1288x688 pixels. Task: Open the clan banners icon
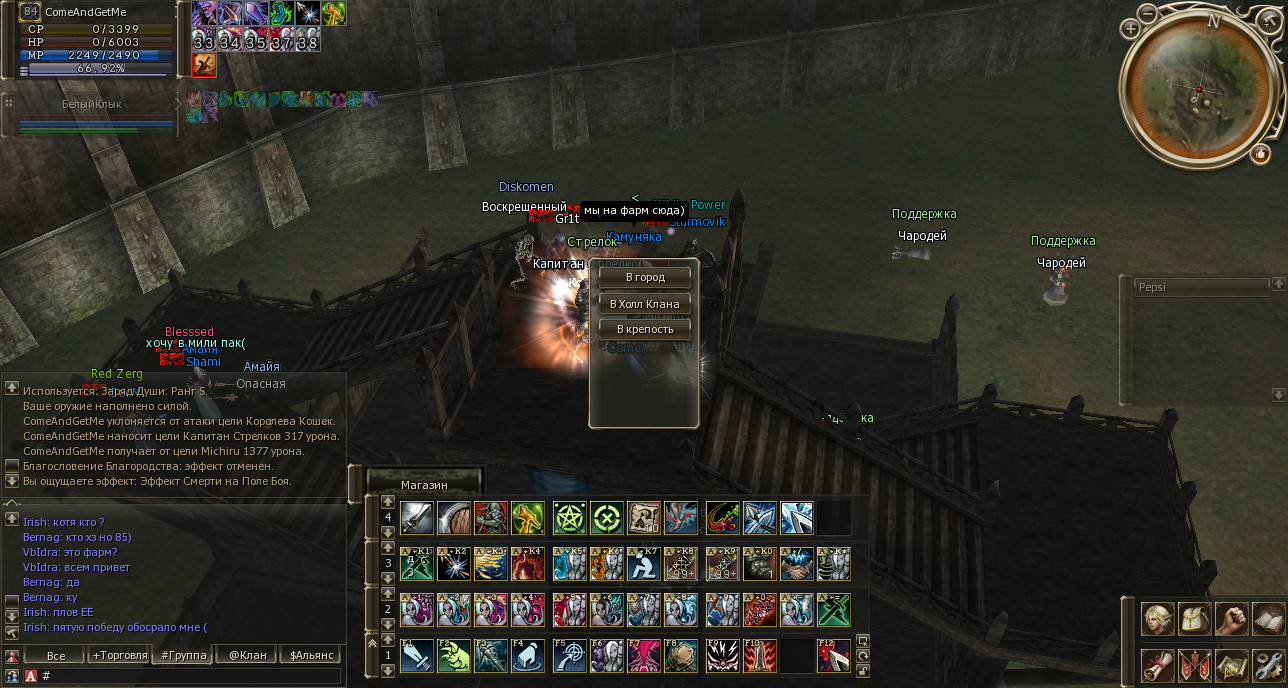pyautogui.click(x=1195, y=664)
